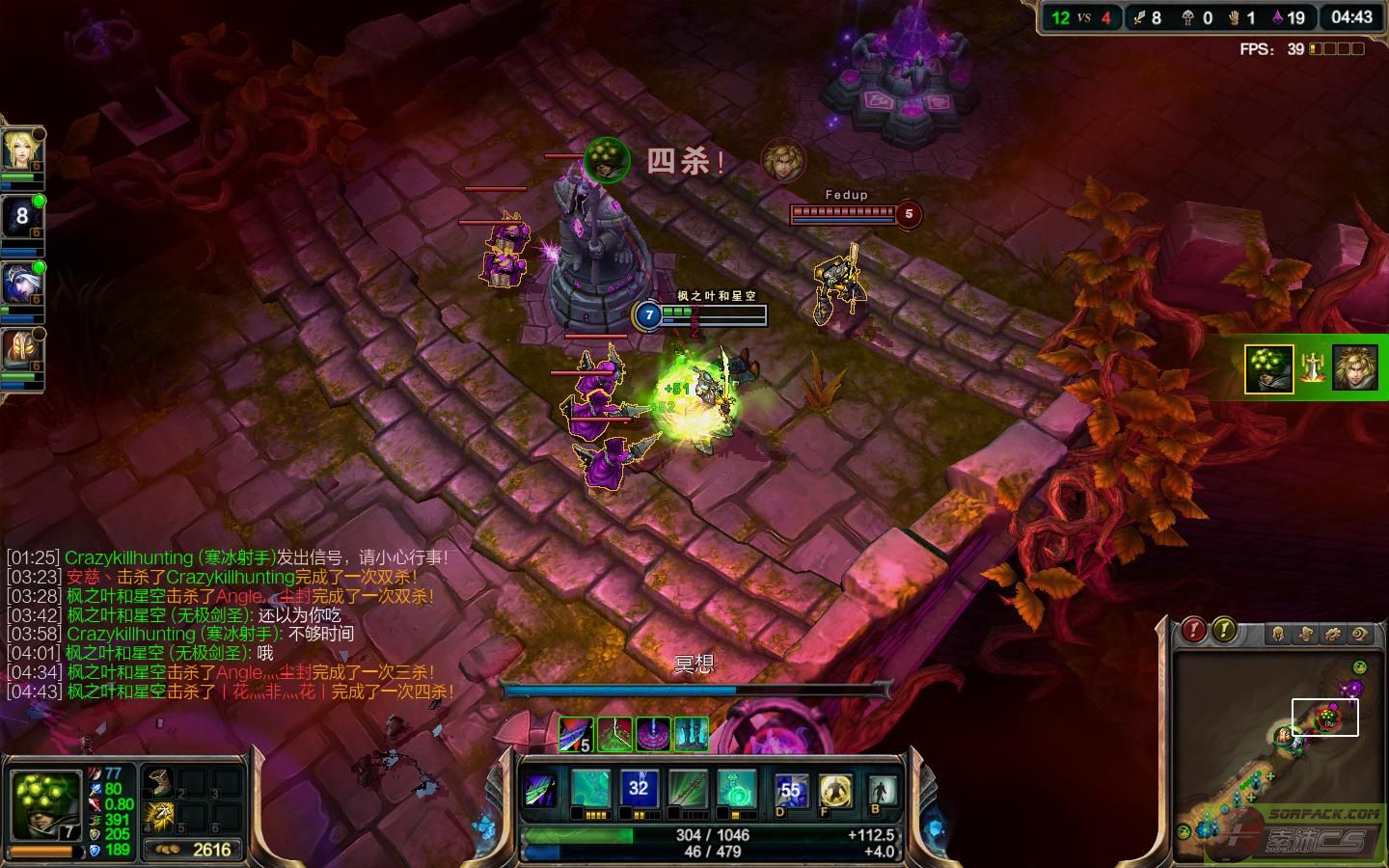
Task: Click the red exclamation ping button
Action: (1194, 631)
